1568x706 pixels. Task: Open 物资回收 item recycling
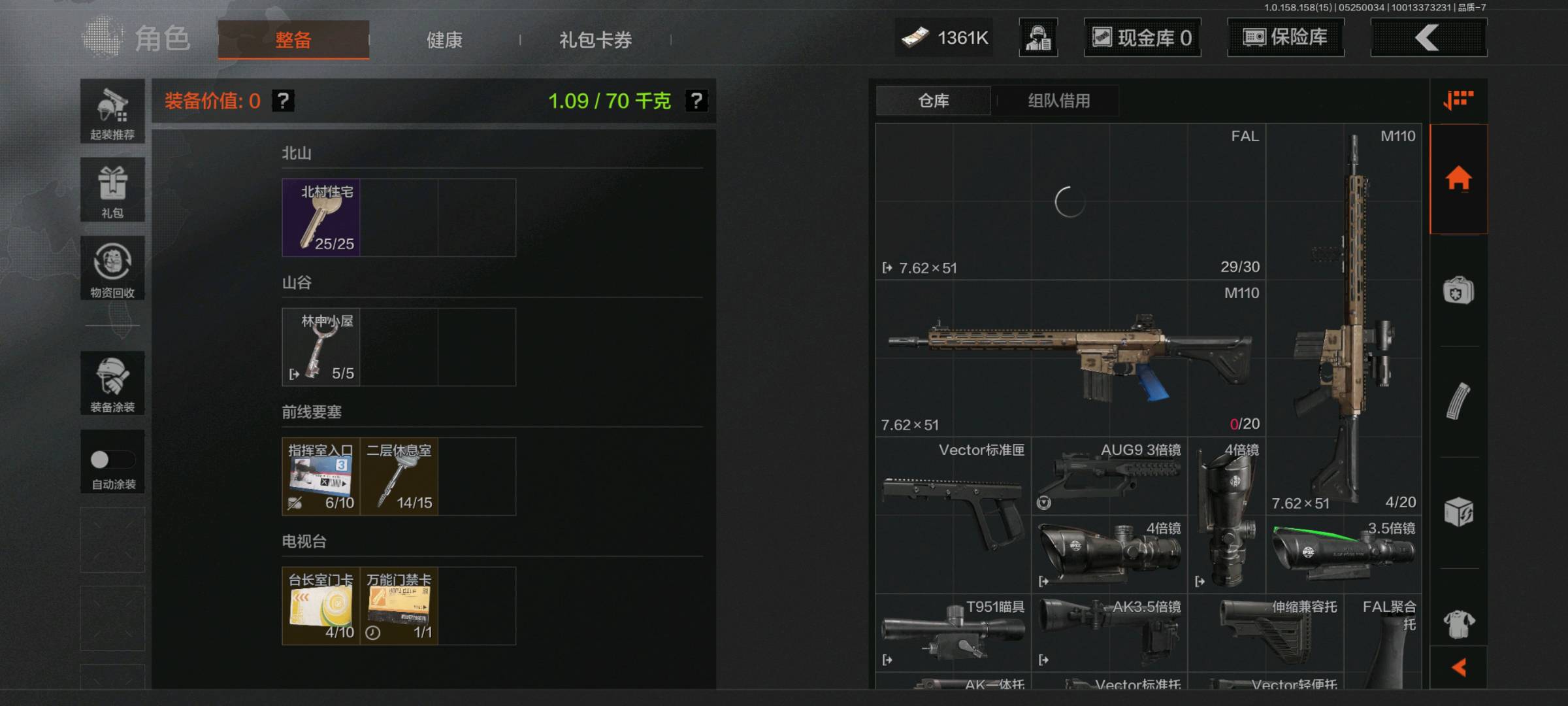(112, 268)
